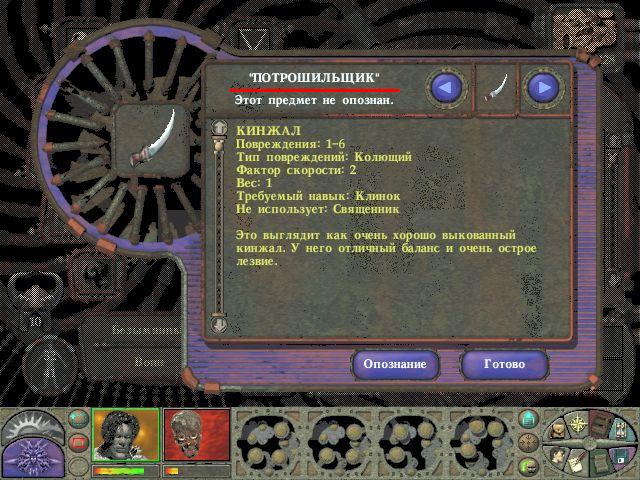
Task: Click the small dagger thumbnail in the header
Action: point(495,88)
